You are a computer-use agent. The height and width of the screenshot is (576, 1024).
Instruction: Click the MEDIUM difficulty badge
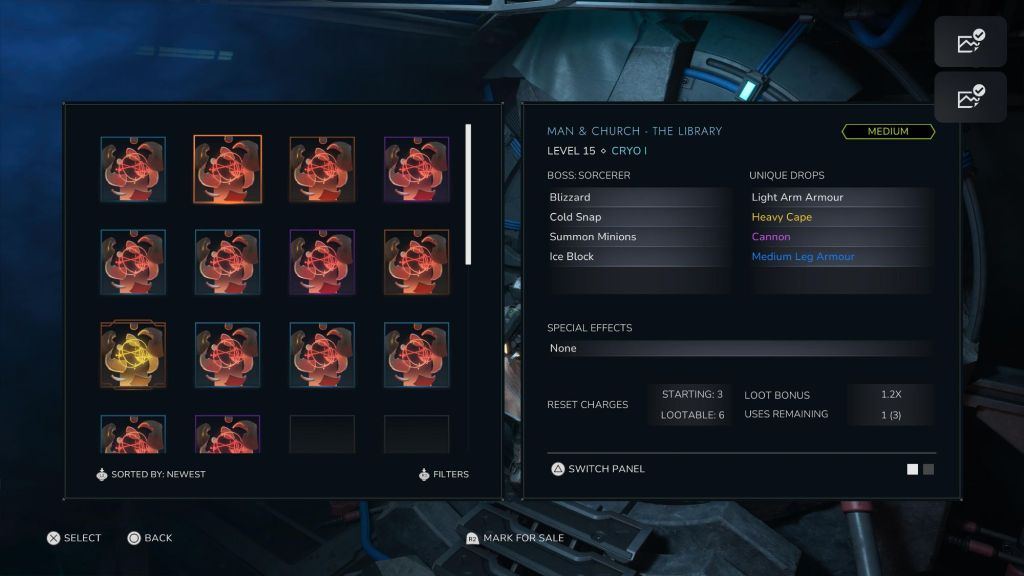(x=888, y=131)
